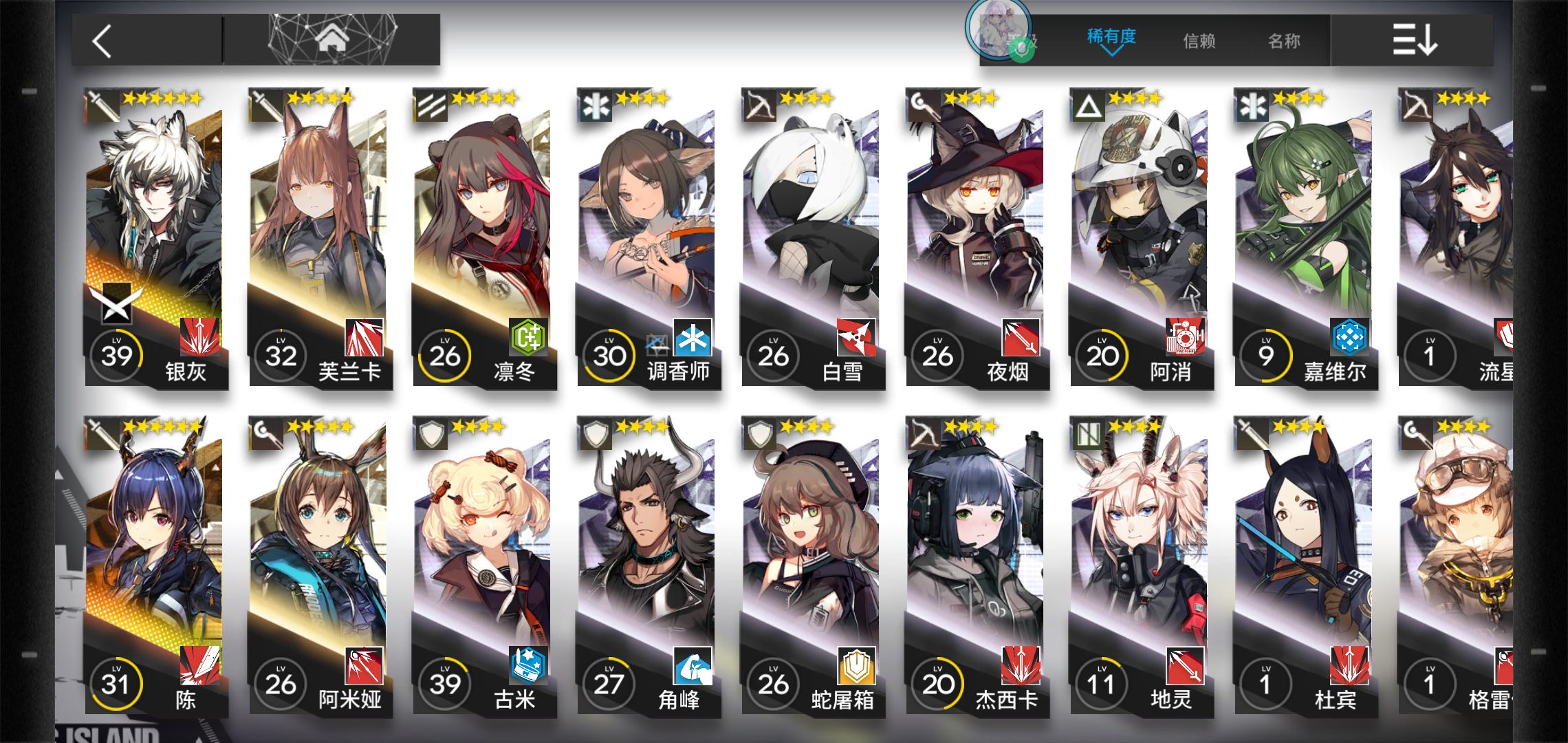Open the home navigation menu
The height and width of the screenshot is (743, 1568).
331,41
